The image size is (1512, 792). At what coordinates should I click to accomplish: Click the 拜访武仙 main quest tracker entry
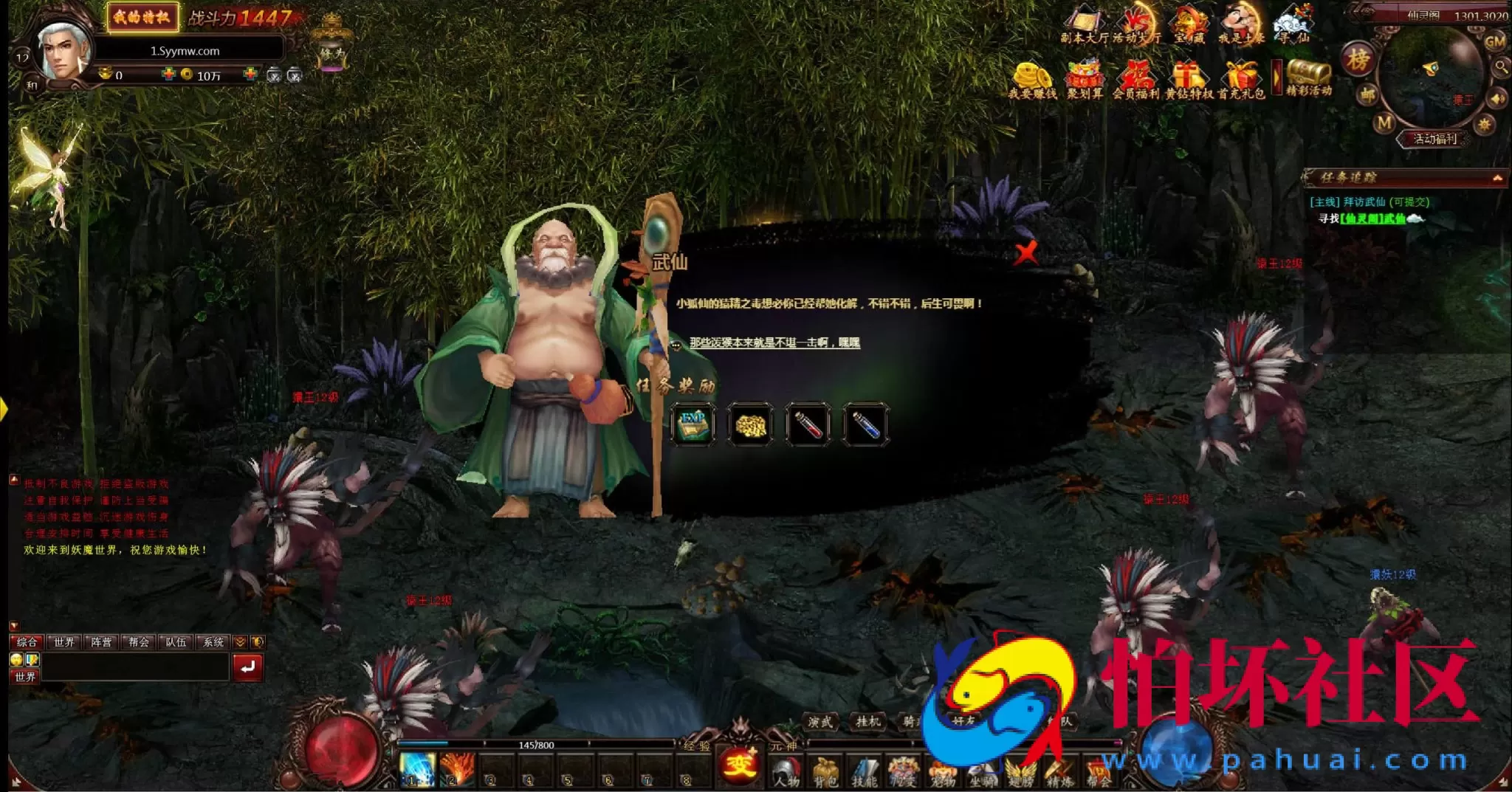pyautogui.click(x=1370, y=202)
